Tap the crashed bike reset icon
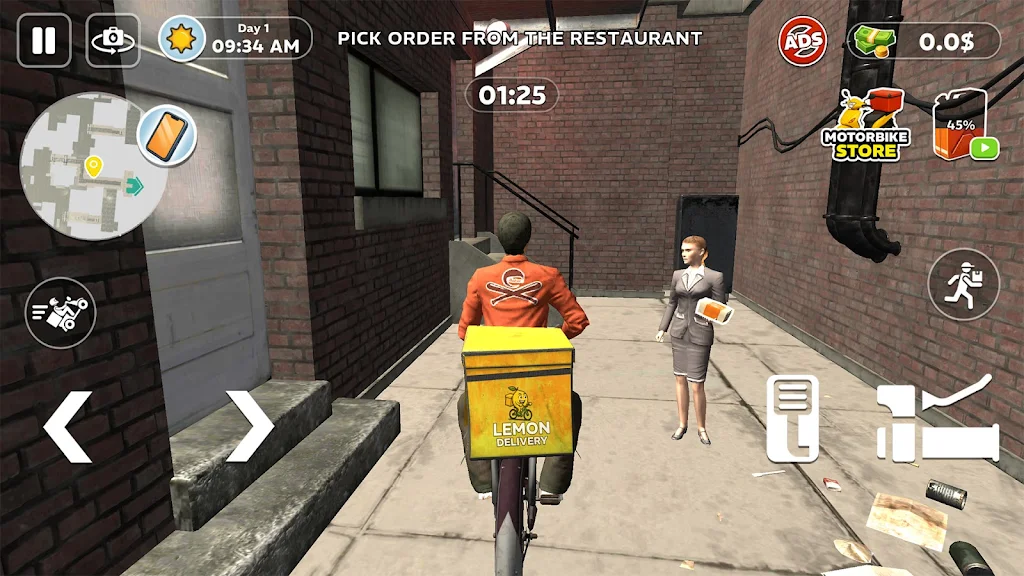 click(60, 313)
